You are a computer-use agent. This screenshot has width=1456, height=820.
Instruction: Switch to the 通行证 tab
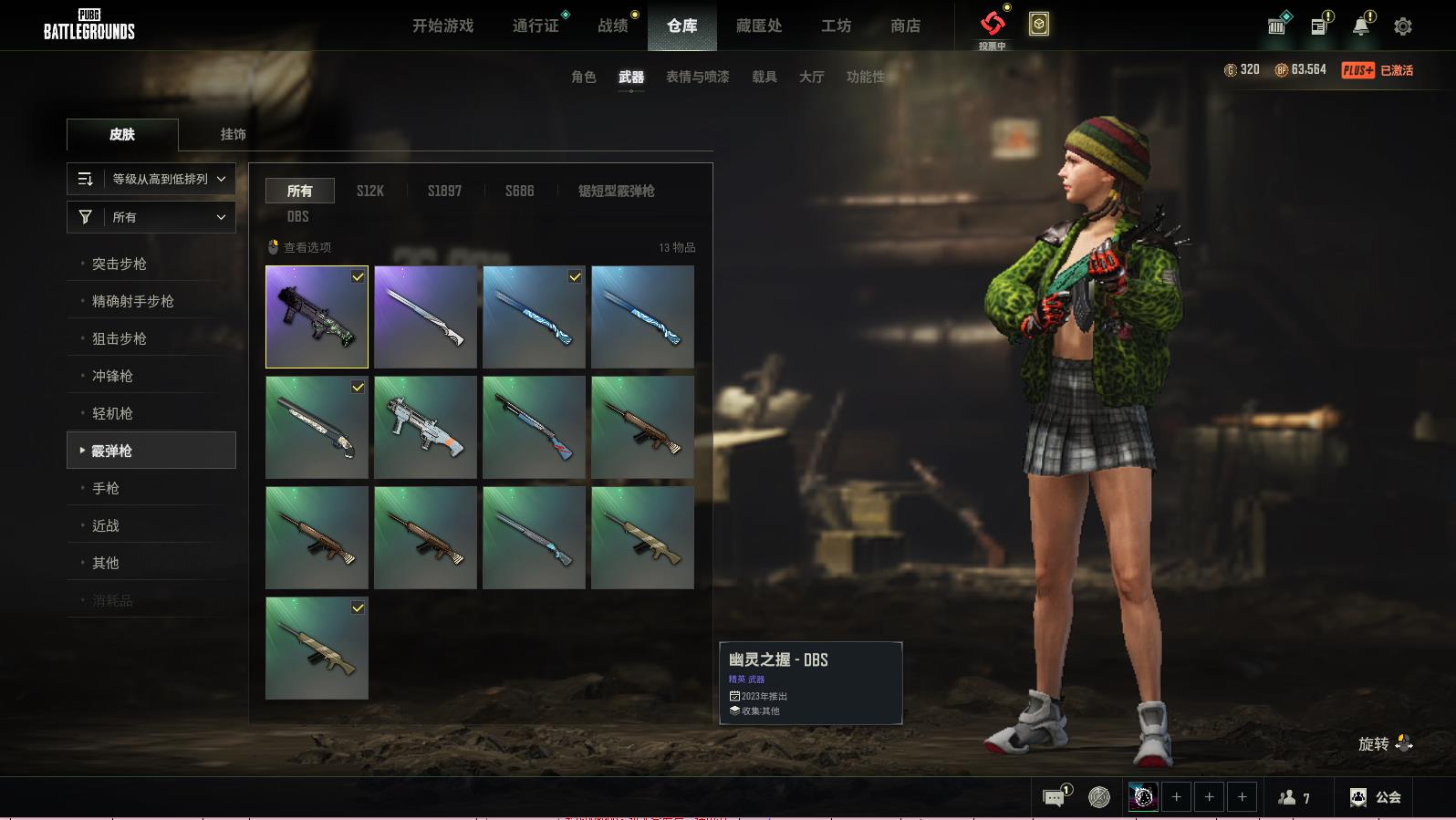point(536,26)
